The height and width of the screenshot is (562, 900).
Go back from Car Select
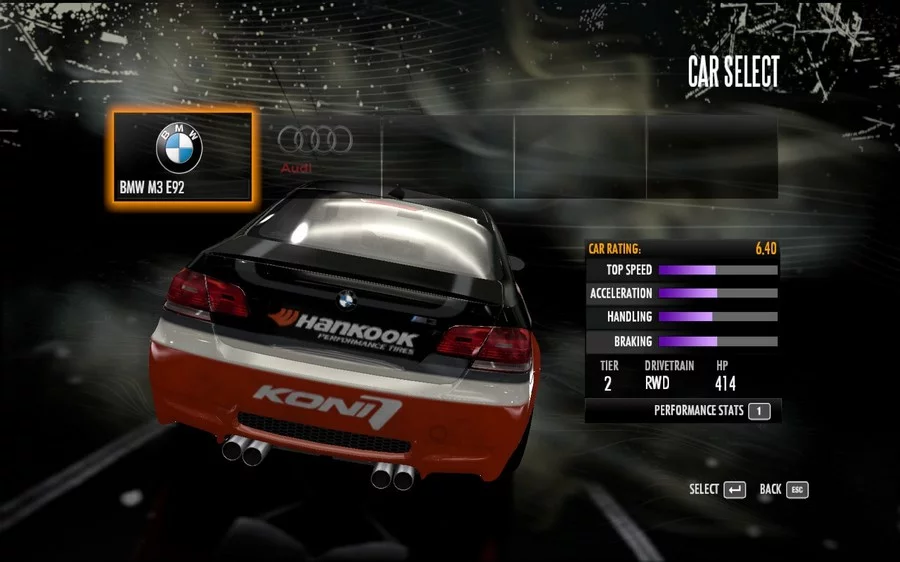783,489
